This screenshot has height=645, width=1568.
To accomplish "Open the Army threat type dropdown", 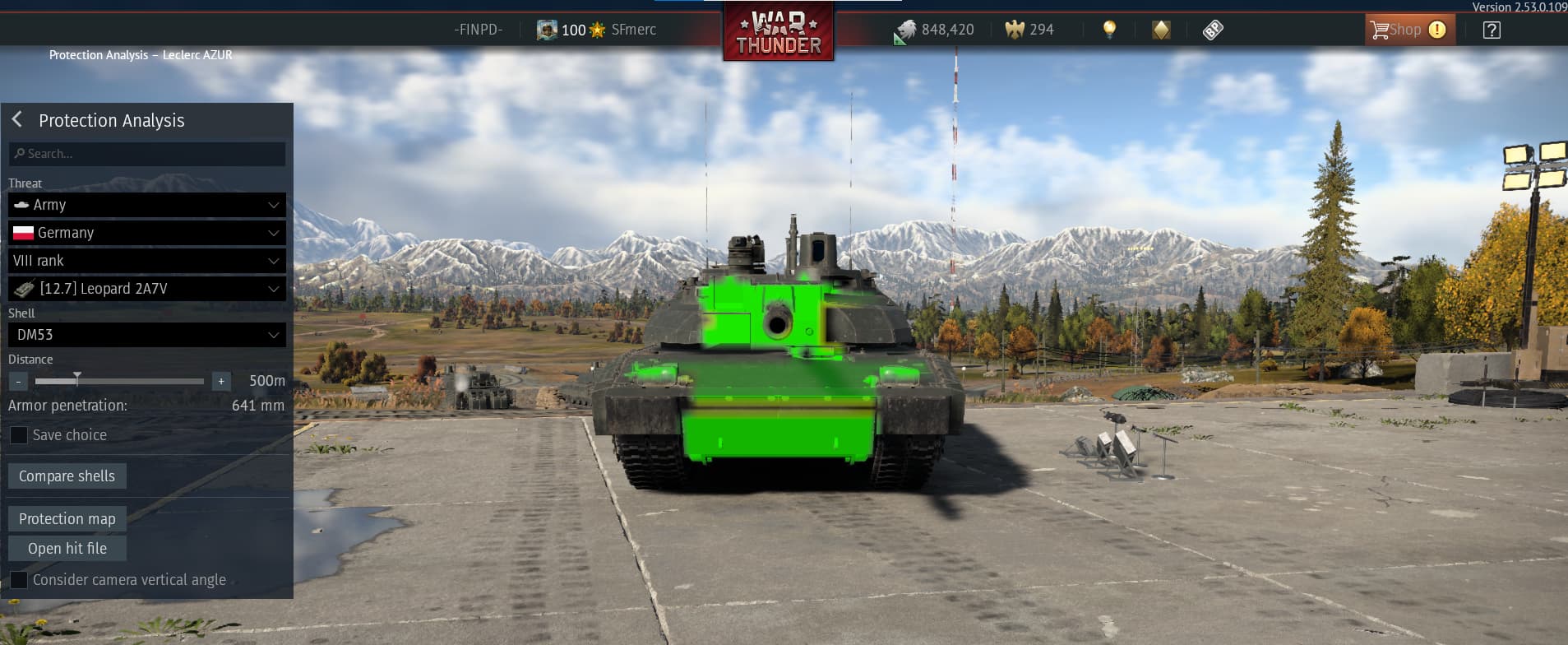I will 147,205.
